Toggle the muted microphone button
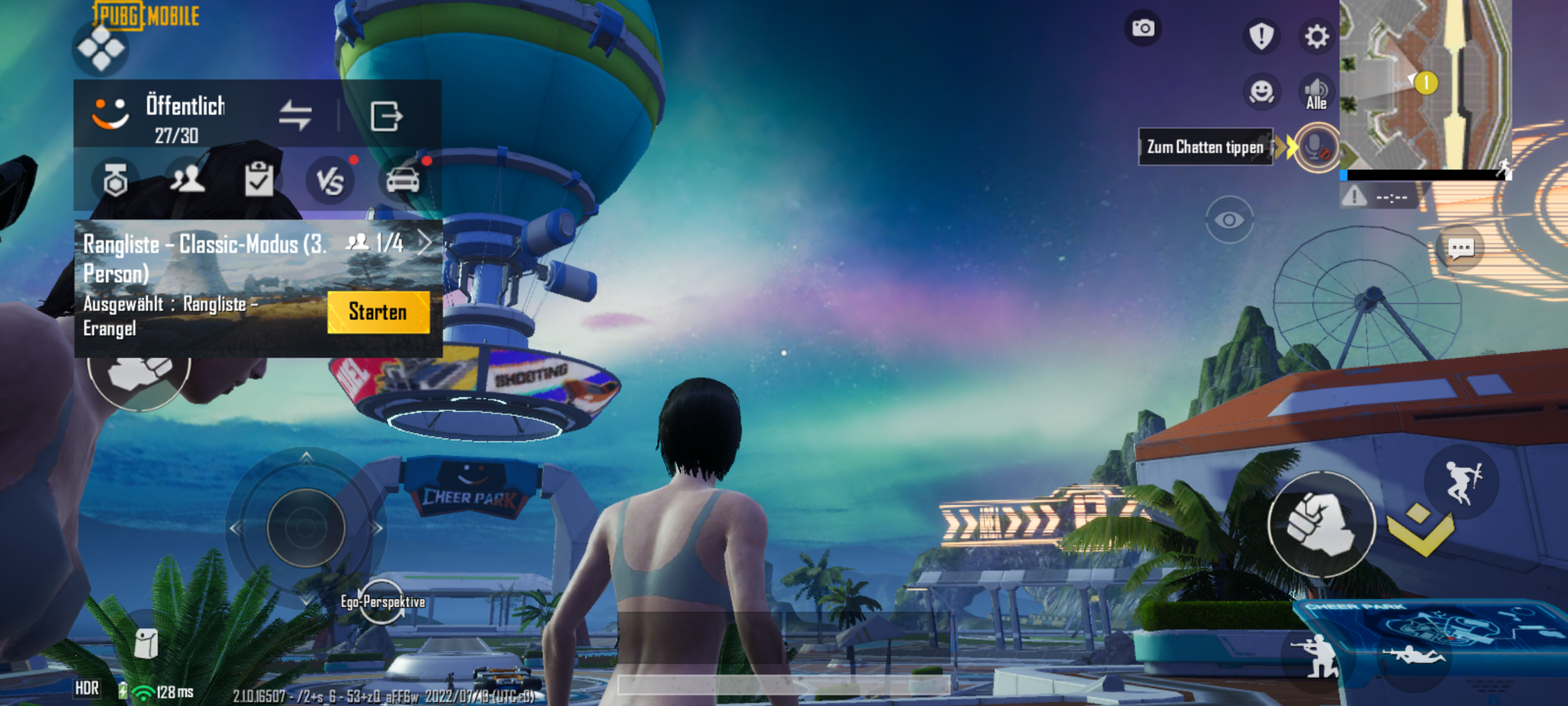The width and height of the screenshot is (1568, 706). 1316,148
